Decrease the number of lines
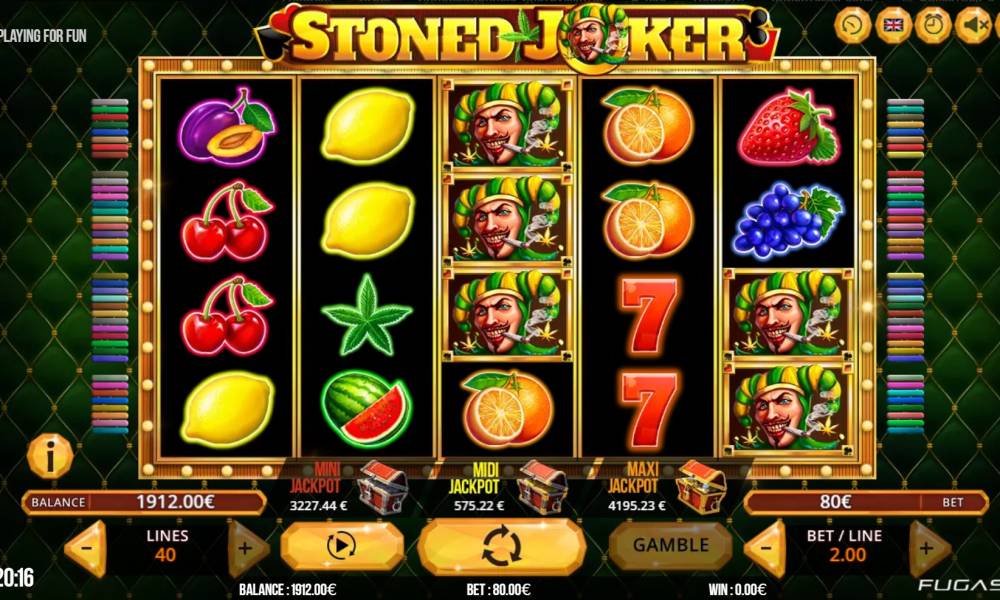 coord(86,548)
